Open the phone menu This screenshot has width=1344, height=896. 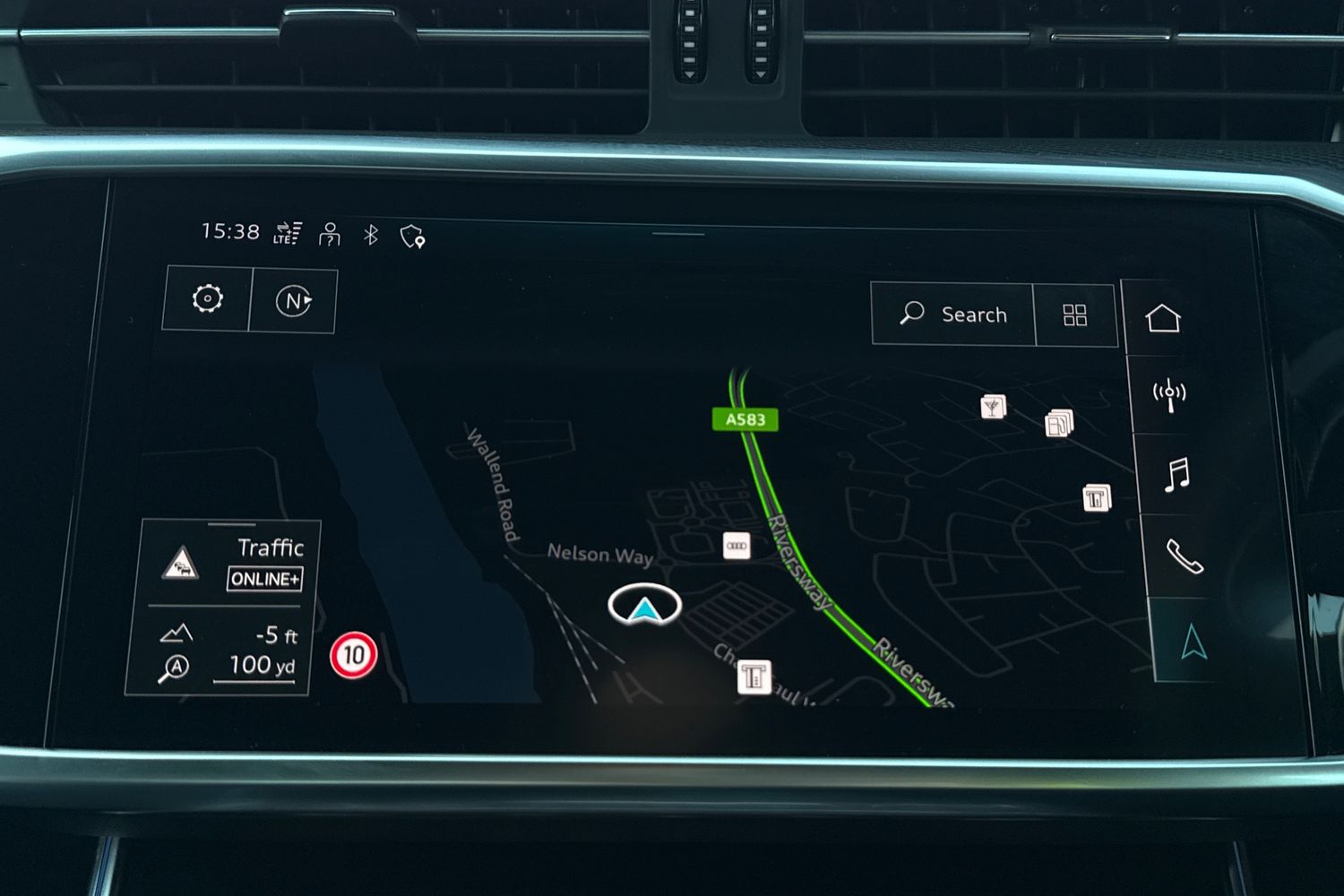coord(1184,556)
